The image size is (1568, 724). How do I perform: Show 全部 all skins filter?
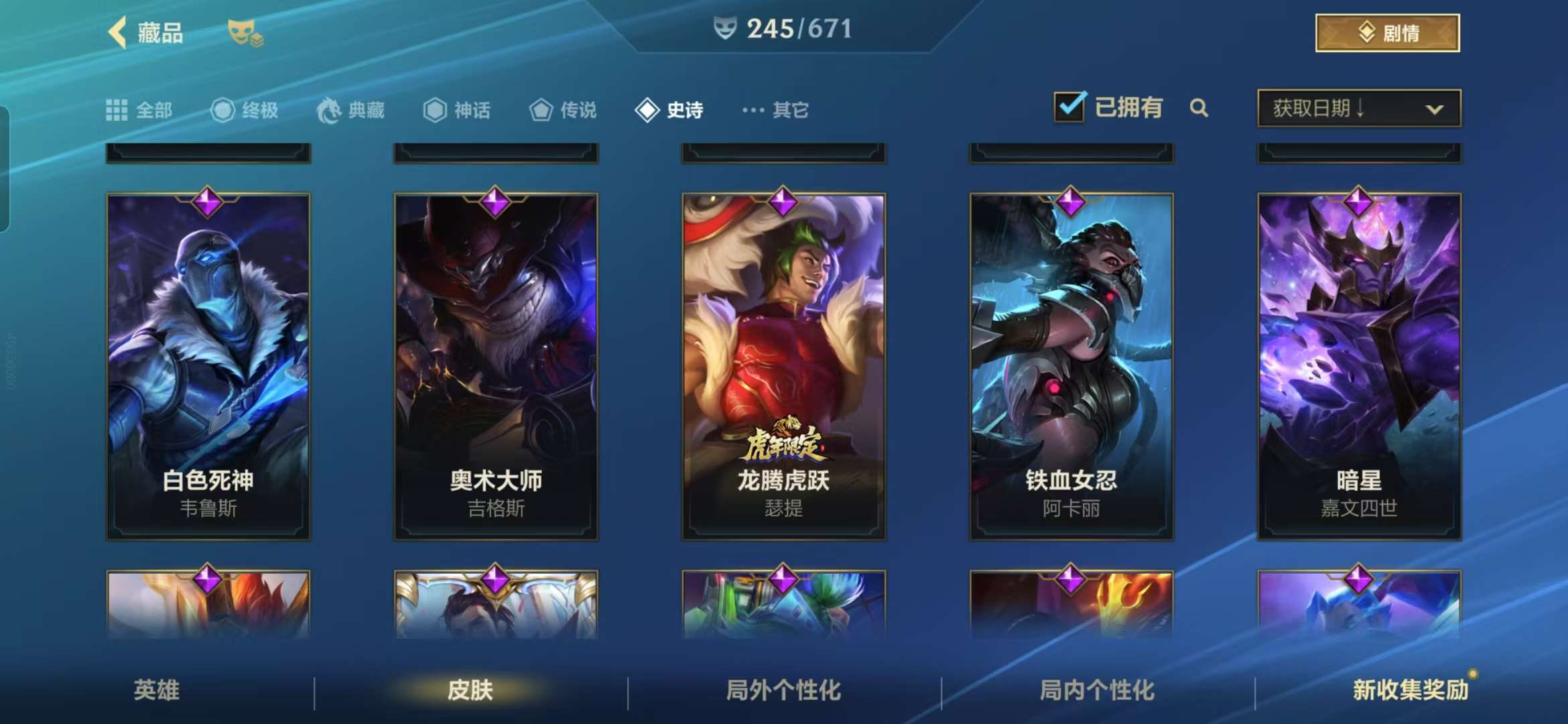[x=139, y=110]
